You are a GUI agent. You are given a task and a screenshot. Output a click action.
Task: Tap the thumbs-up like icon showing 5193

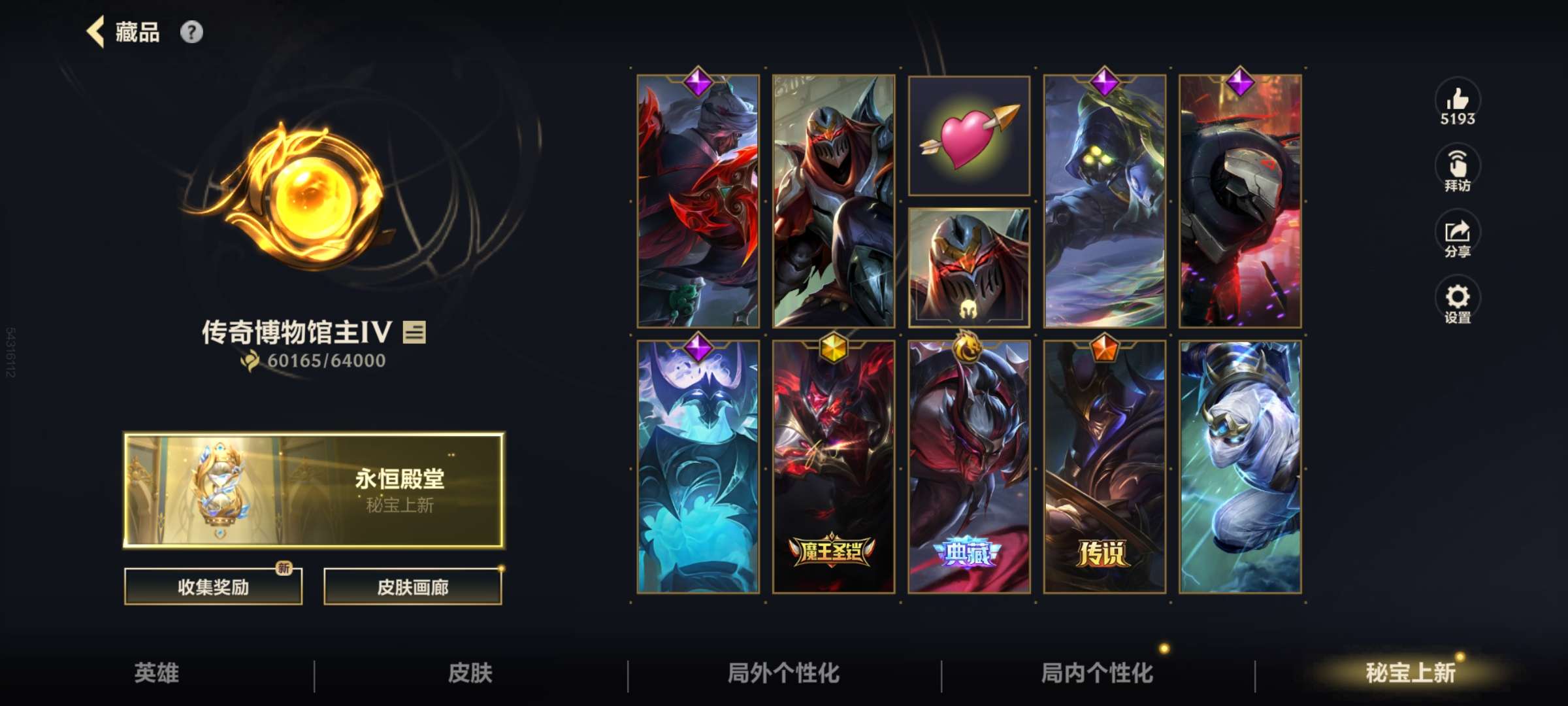click(1458, 105)
